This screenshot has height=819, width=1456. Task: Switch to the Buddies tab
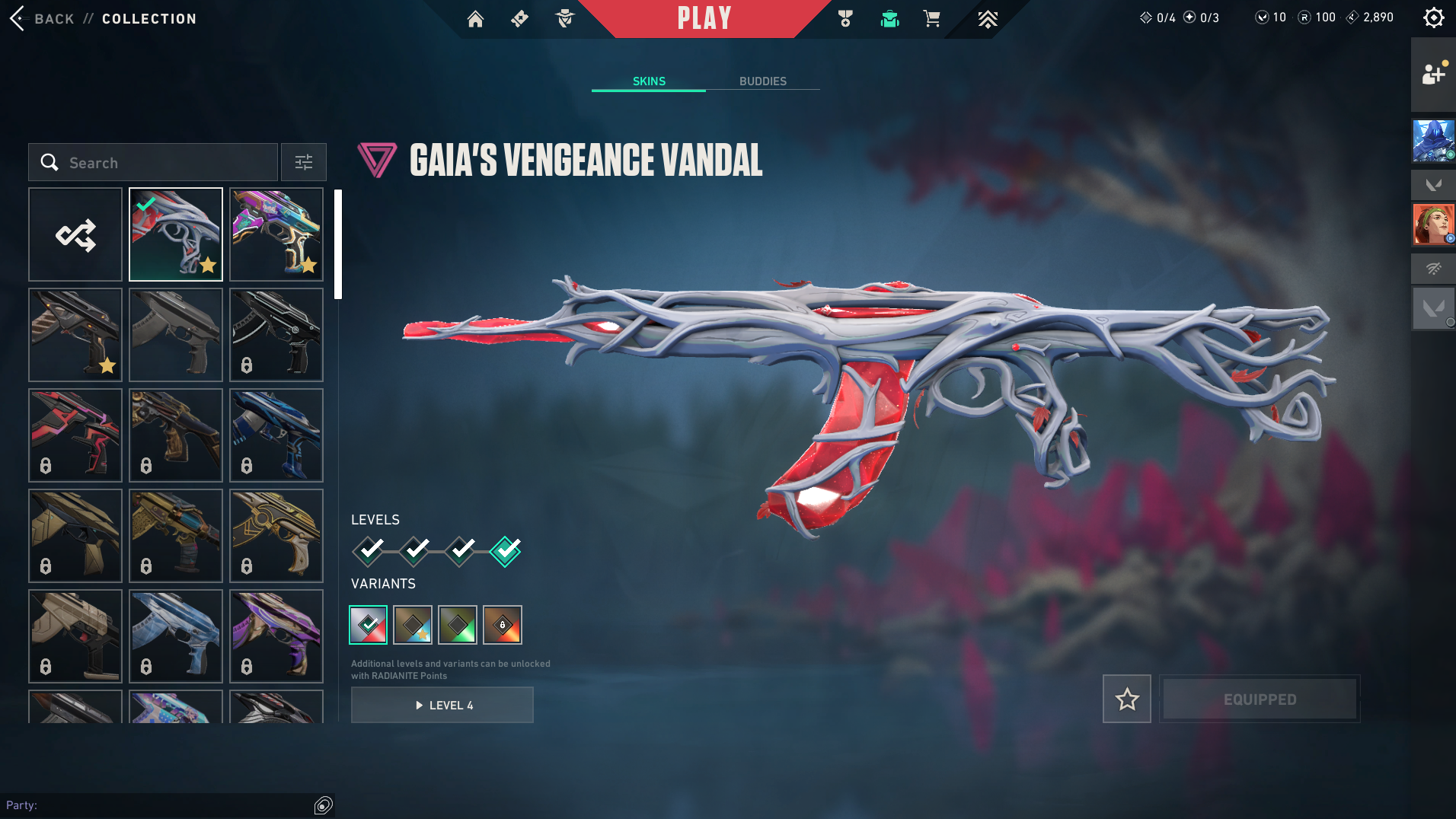click(x=762, y=81)
